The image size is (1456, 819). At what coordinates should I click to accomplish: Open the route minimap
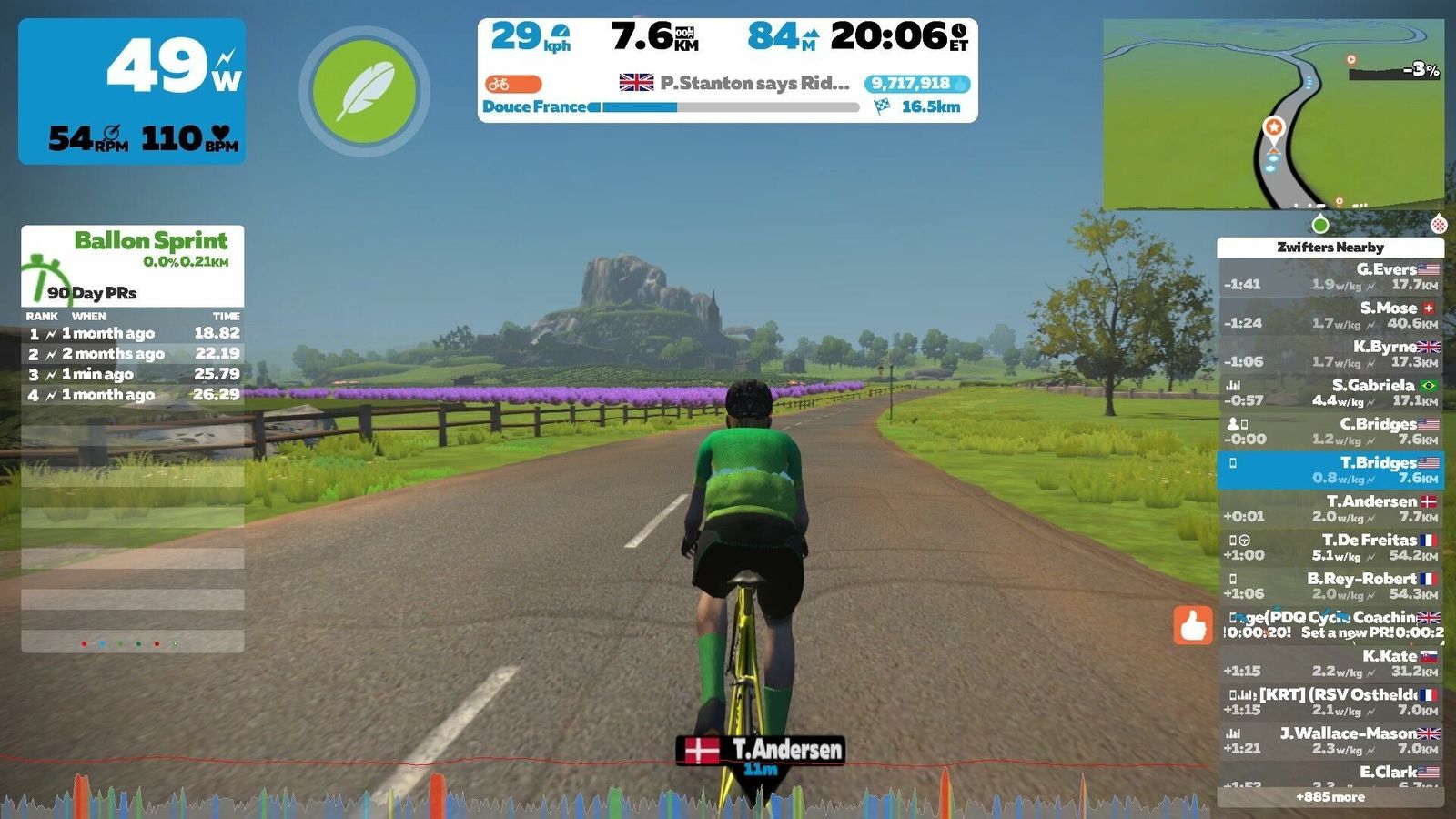pyautogui.click(x=1273, y=114)
